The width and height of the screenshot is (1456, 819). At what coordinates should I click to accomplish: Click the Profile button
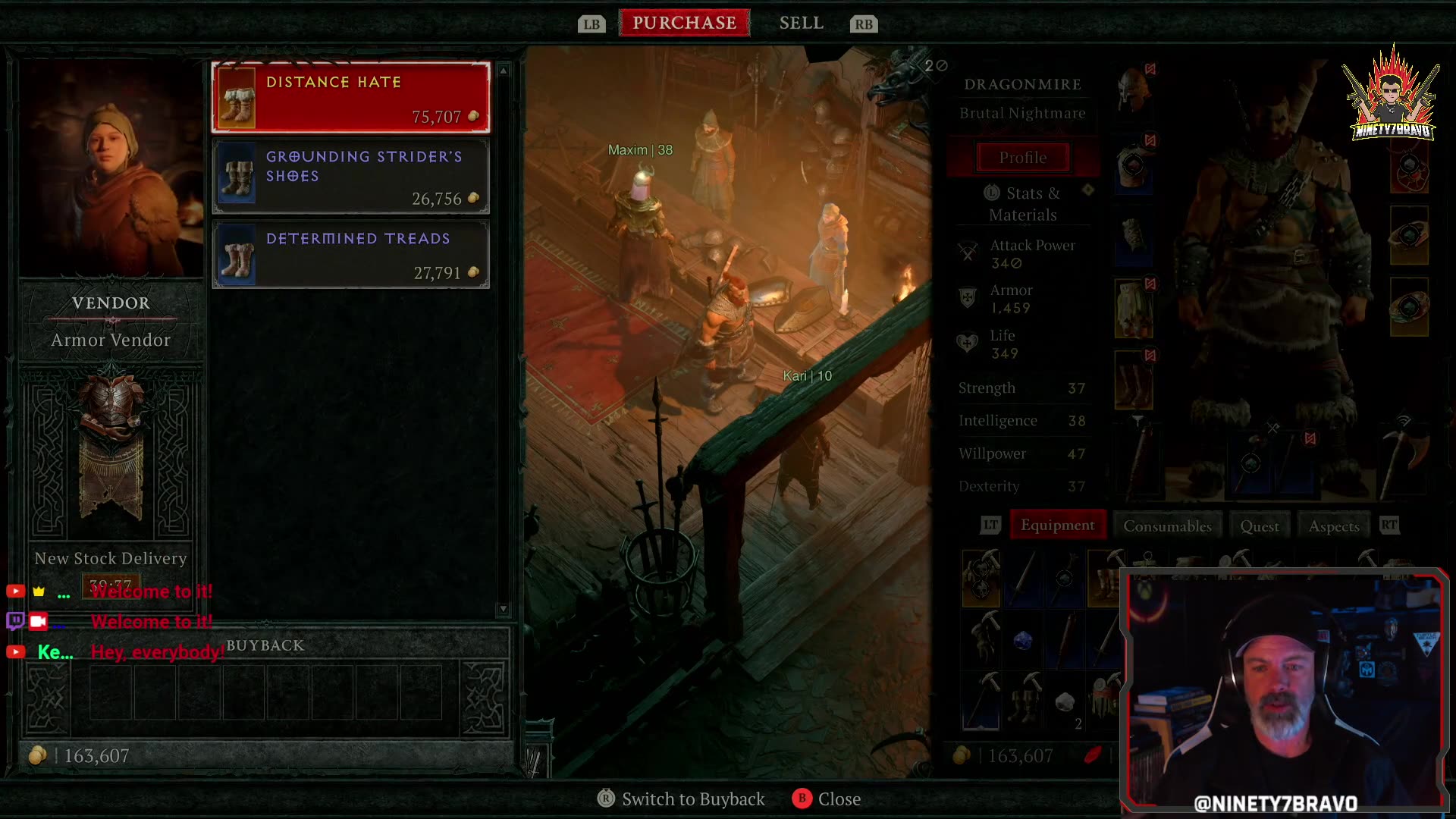pyautogui.click(x=1022, y=157)
